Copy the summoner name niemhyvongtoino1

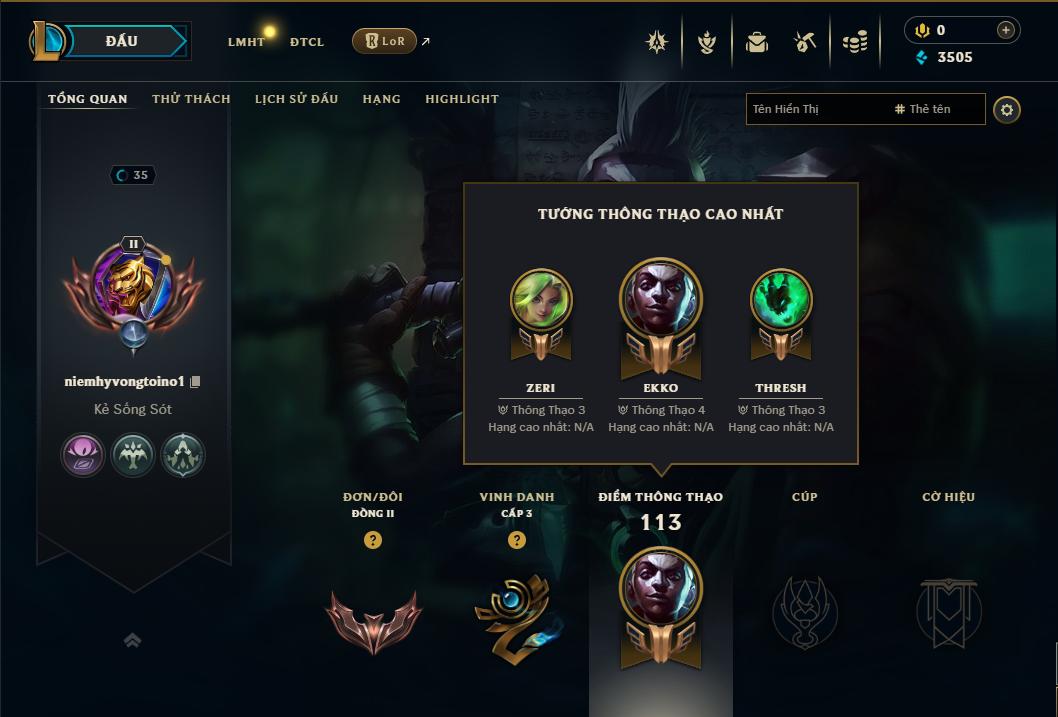[196, 382]
